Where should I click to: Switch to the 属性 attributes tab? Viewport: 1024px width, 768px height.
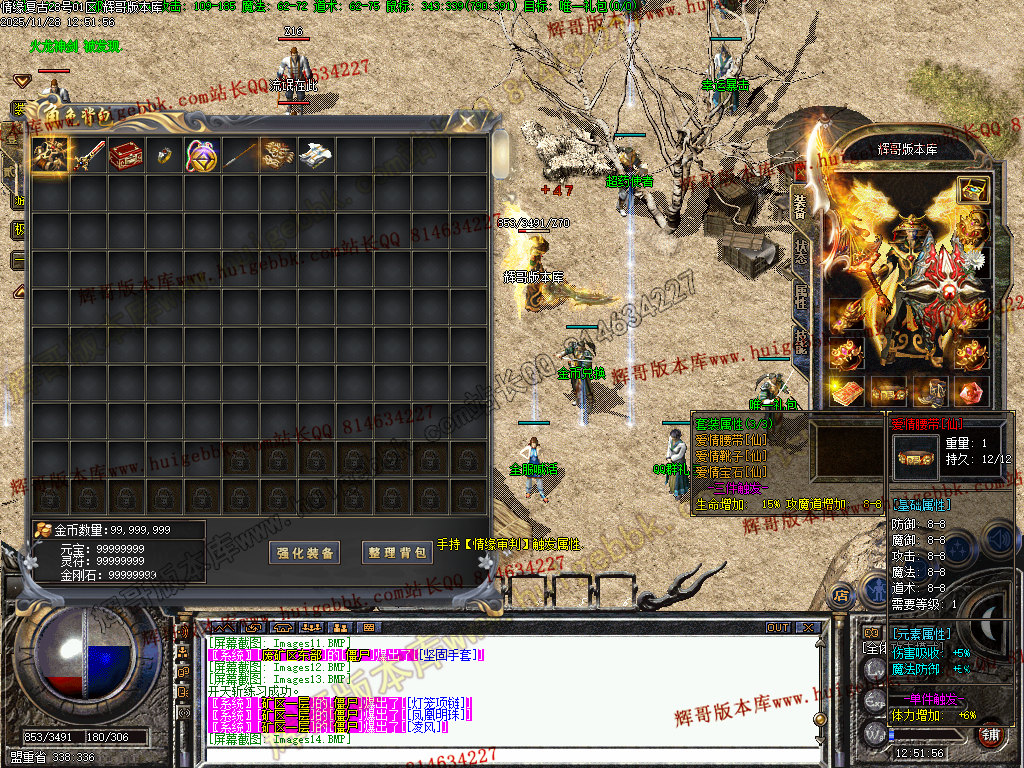[801, 294]
